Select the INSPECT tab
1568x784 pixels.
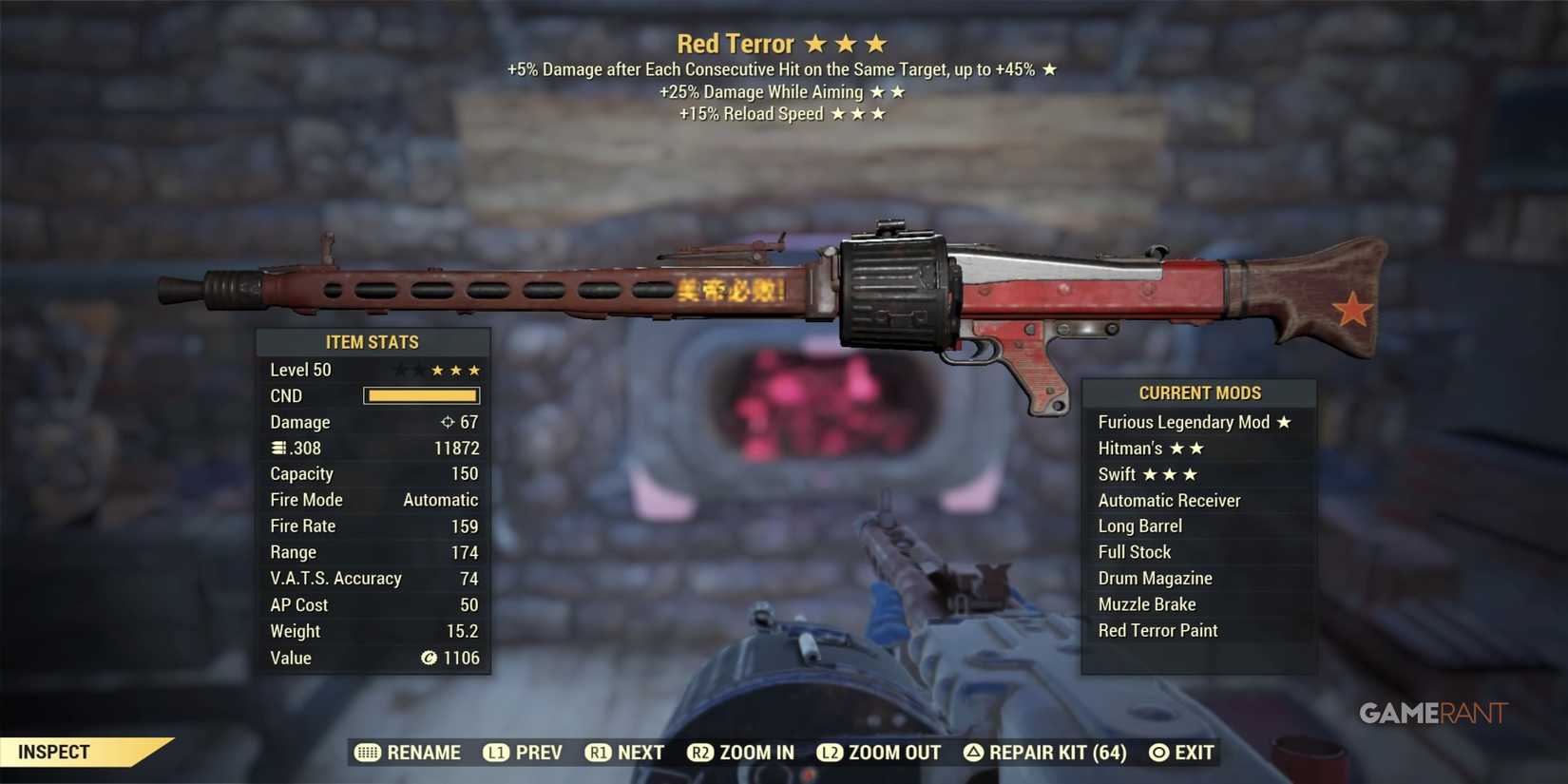(54, 751)
